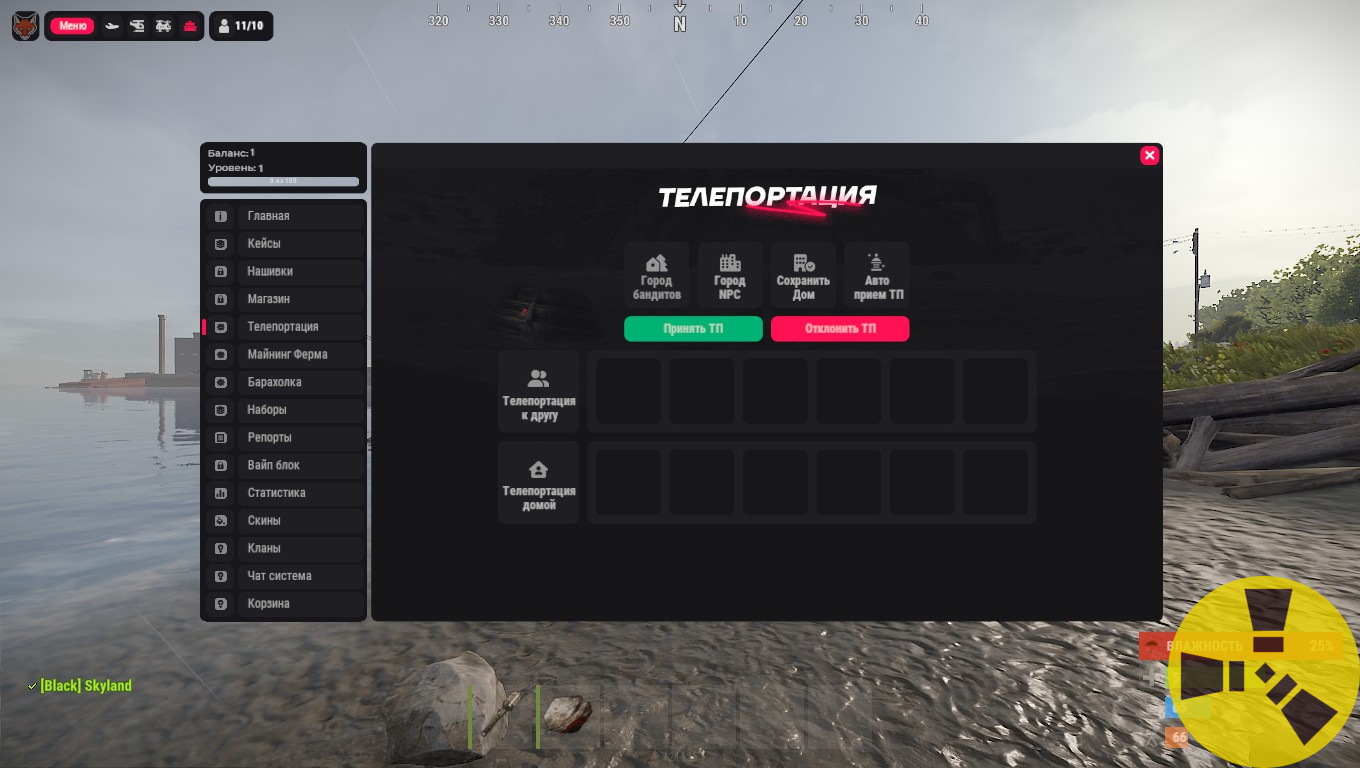Screen dimensions: 1360x768
Task: Click the Сохранить Дом button
Action: coord(803,275)
